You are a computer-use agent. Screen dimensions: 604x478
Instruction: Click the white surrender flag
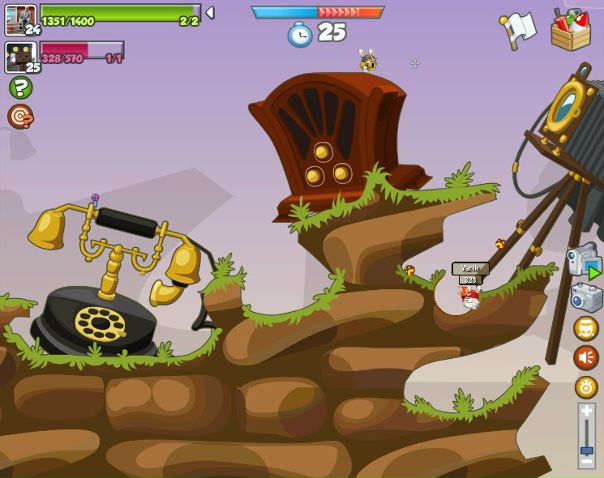518,29
